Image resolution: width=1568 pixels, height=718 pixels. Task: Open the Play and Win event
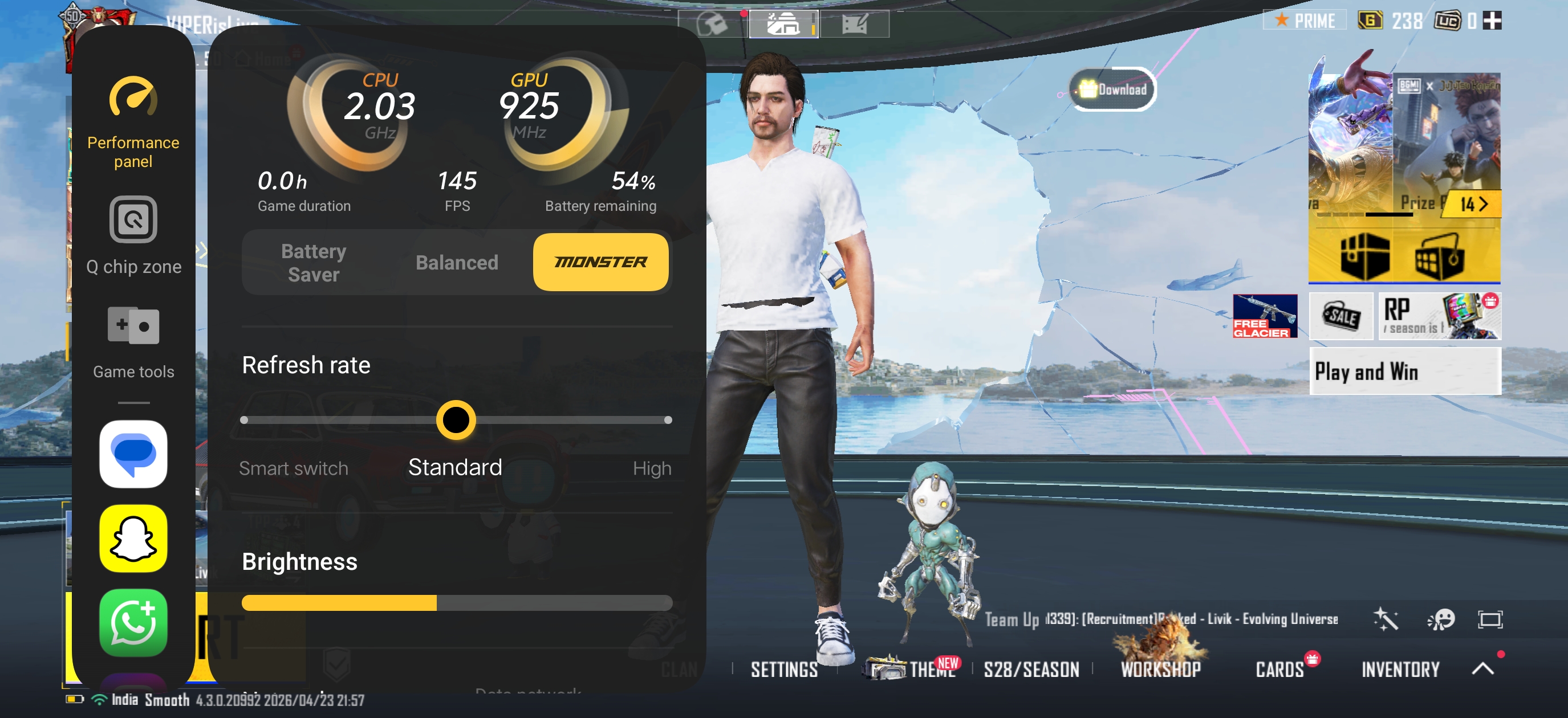[1404, 371]
